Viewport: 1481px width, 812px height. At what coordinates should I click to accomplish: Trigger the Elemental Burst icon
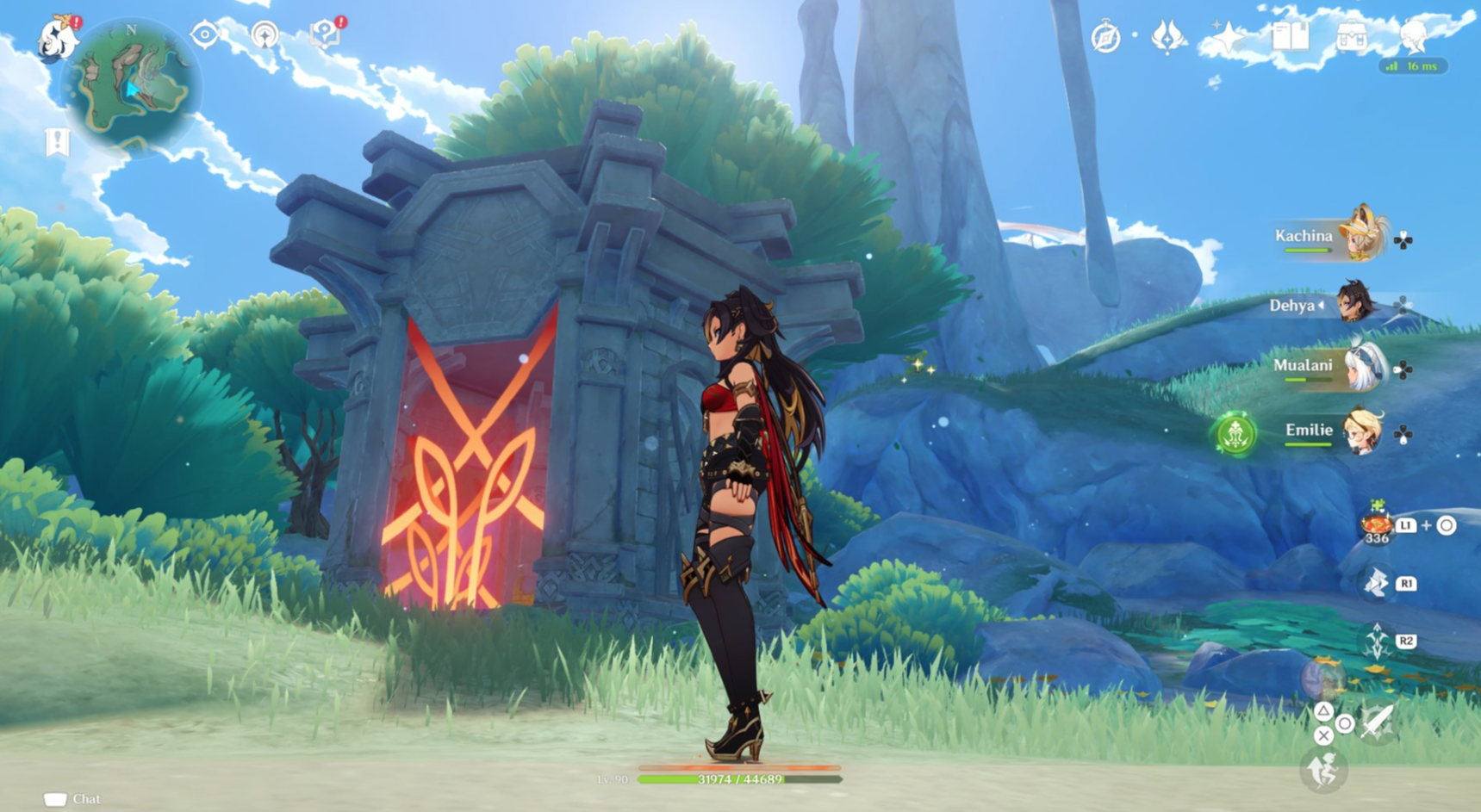pos(1376,642)
